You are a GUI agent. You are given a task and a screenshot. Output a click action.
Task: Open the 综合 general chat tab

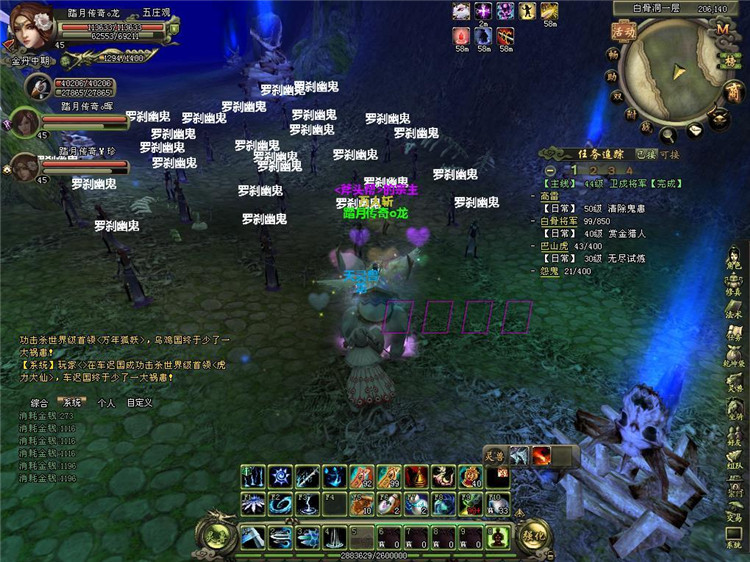[x=40, y=403]
